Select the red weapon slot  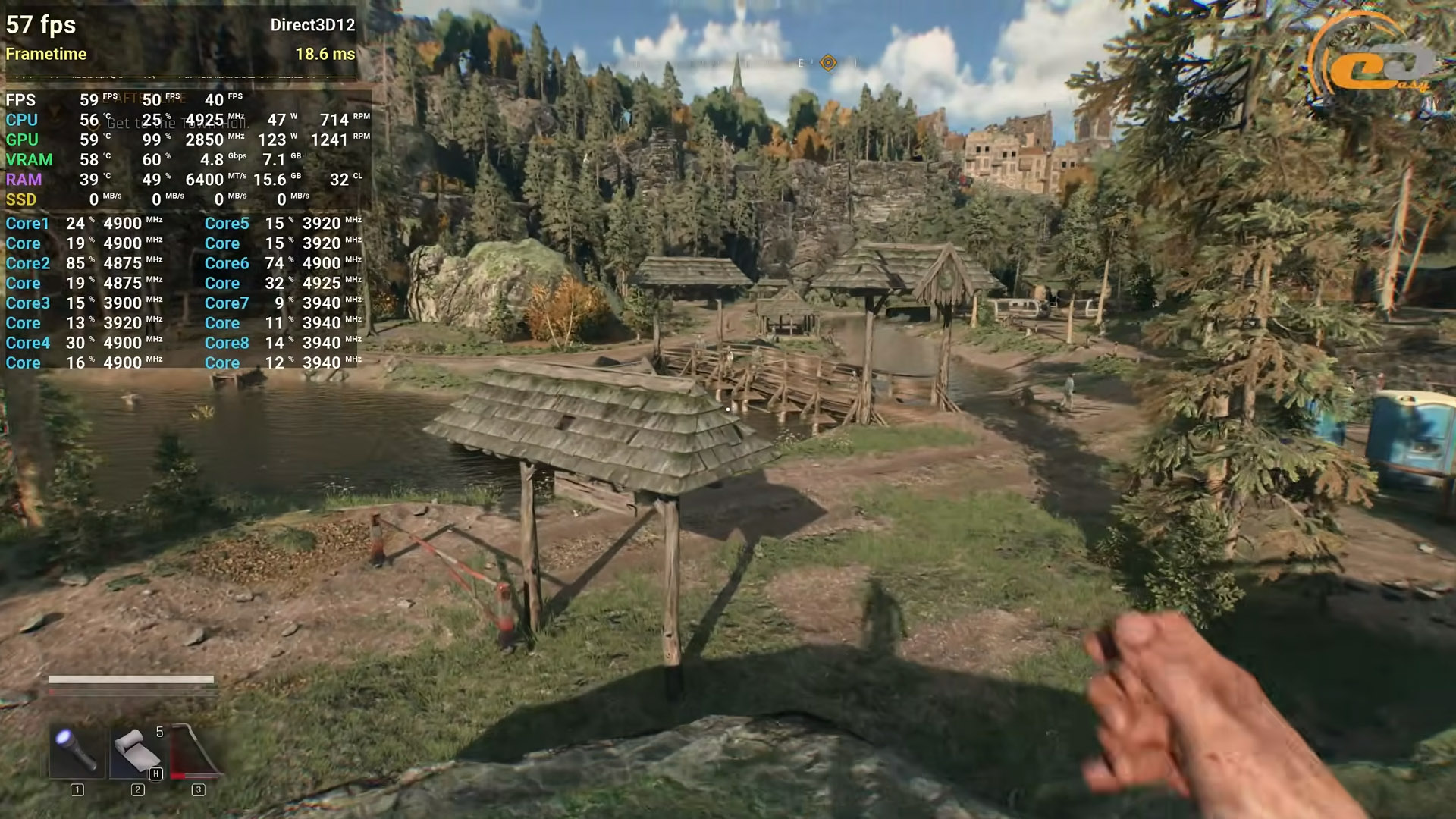(196, 752)
